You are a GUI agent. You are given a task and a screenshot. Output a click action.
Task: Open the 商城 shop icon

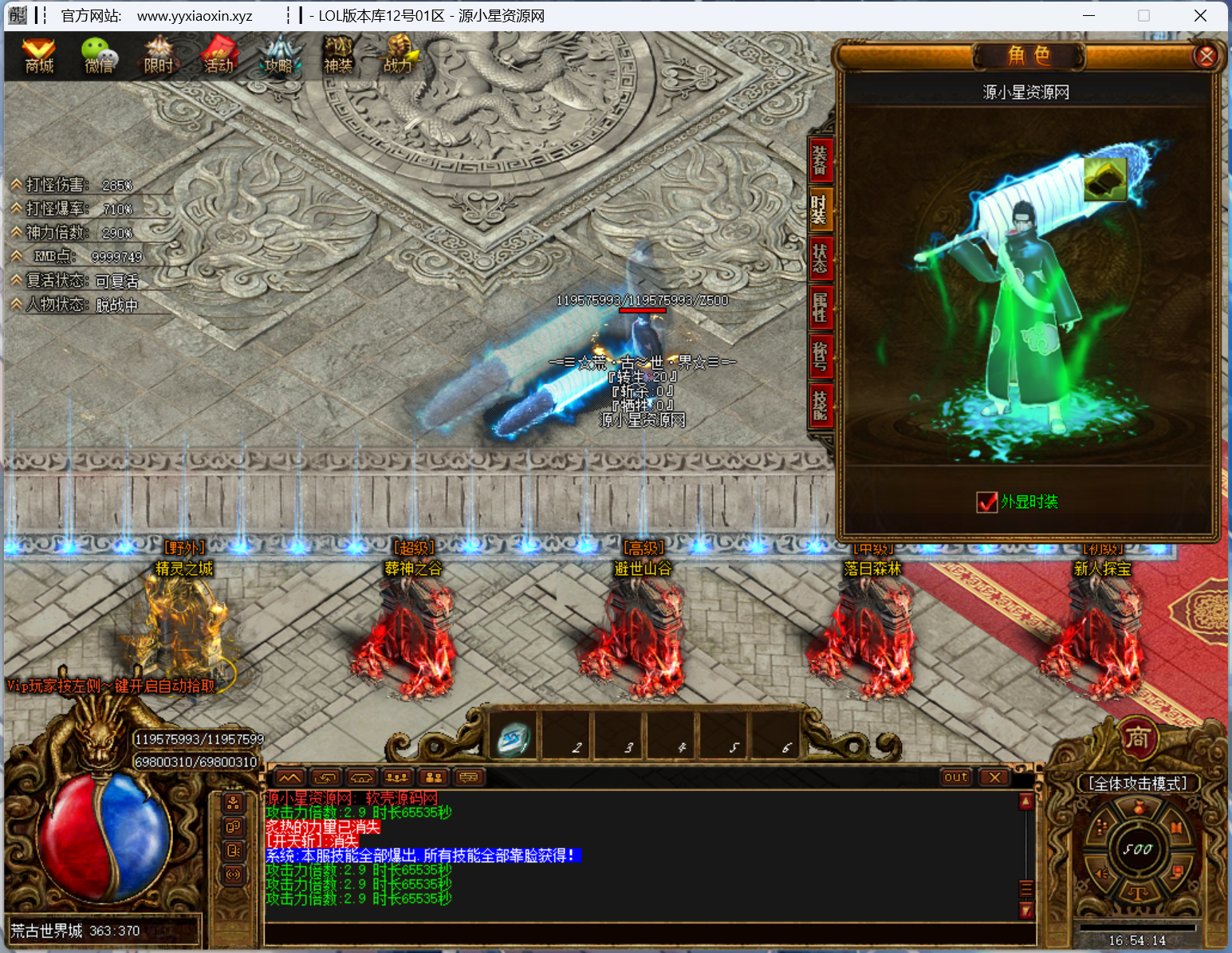[x=38, y=56]
